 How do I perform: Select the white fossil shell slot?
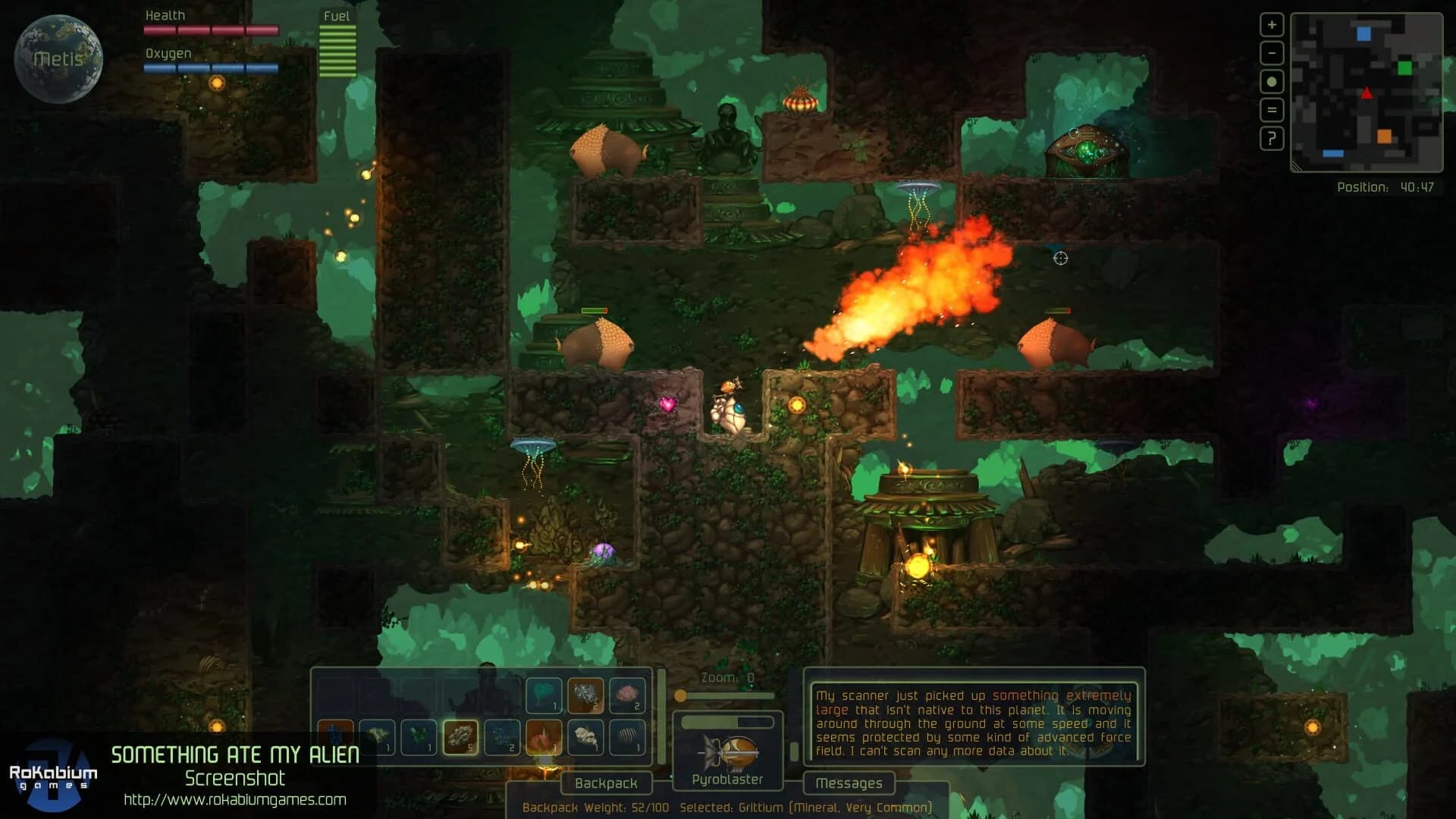click(585, 737)
